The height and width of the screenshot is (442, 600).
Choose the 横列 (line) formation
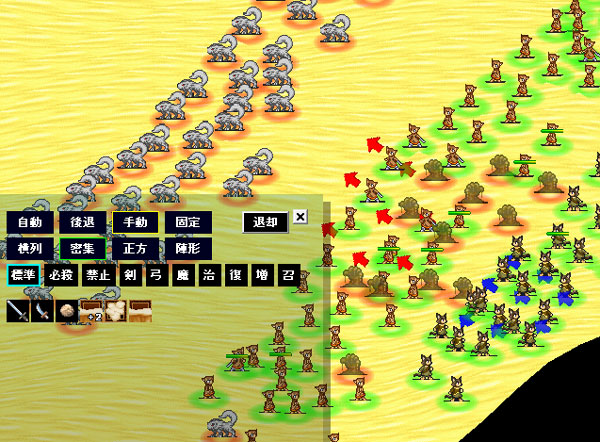29,247
